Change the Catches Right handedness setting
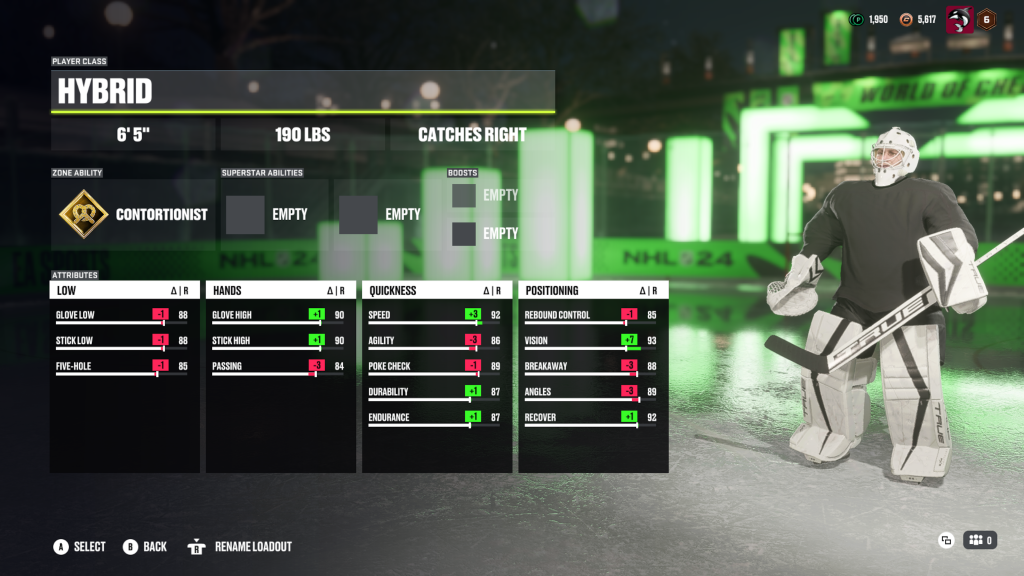Image resolution: width=1024 pixels, height=576 pixels. coord(472,134)
